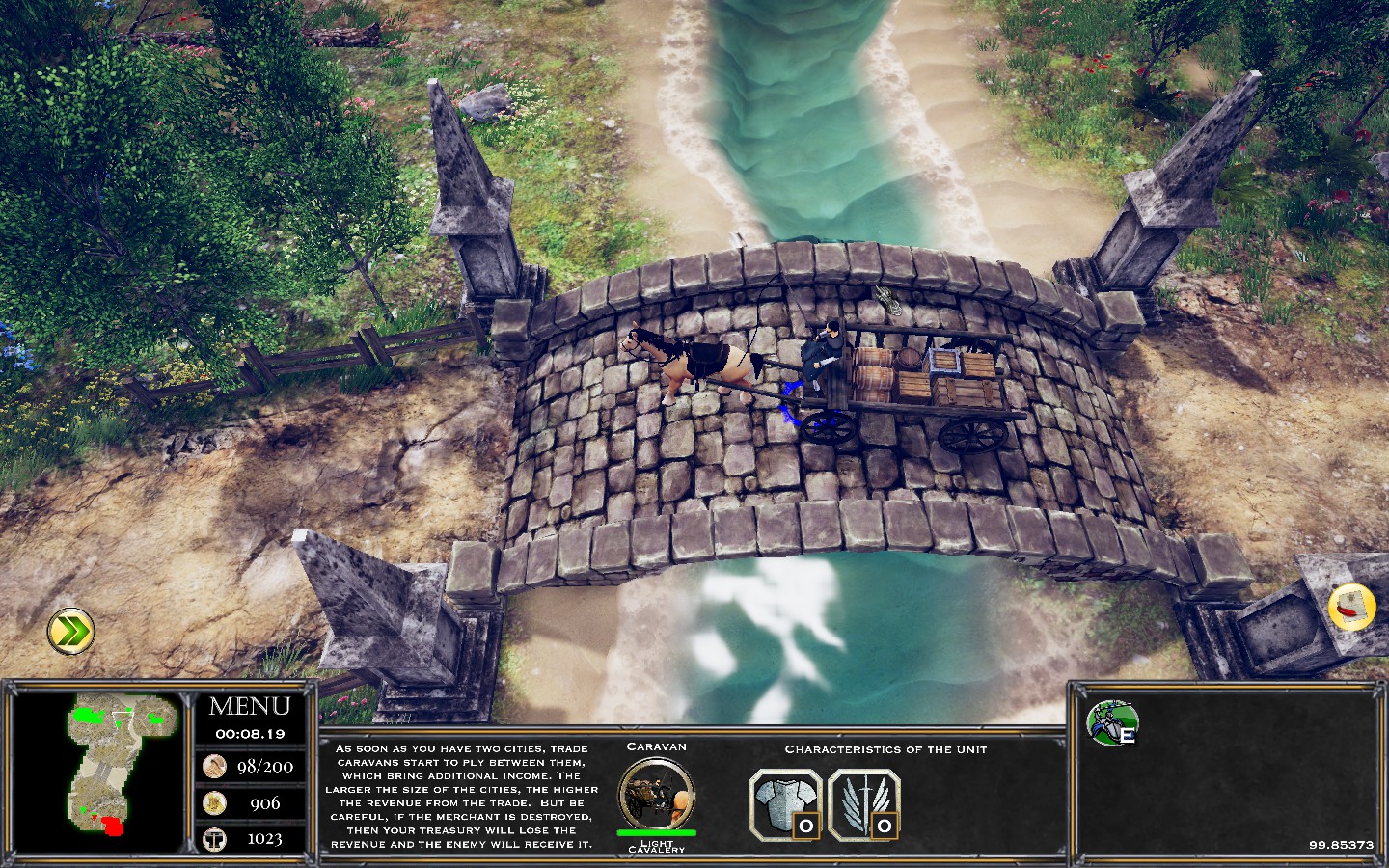Click the yellow double-arrow speed button
Screen dimensions: 1389x868
(71, 632)
